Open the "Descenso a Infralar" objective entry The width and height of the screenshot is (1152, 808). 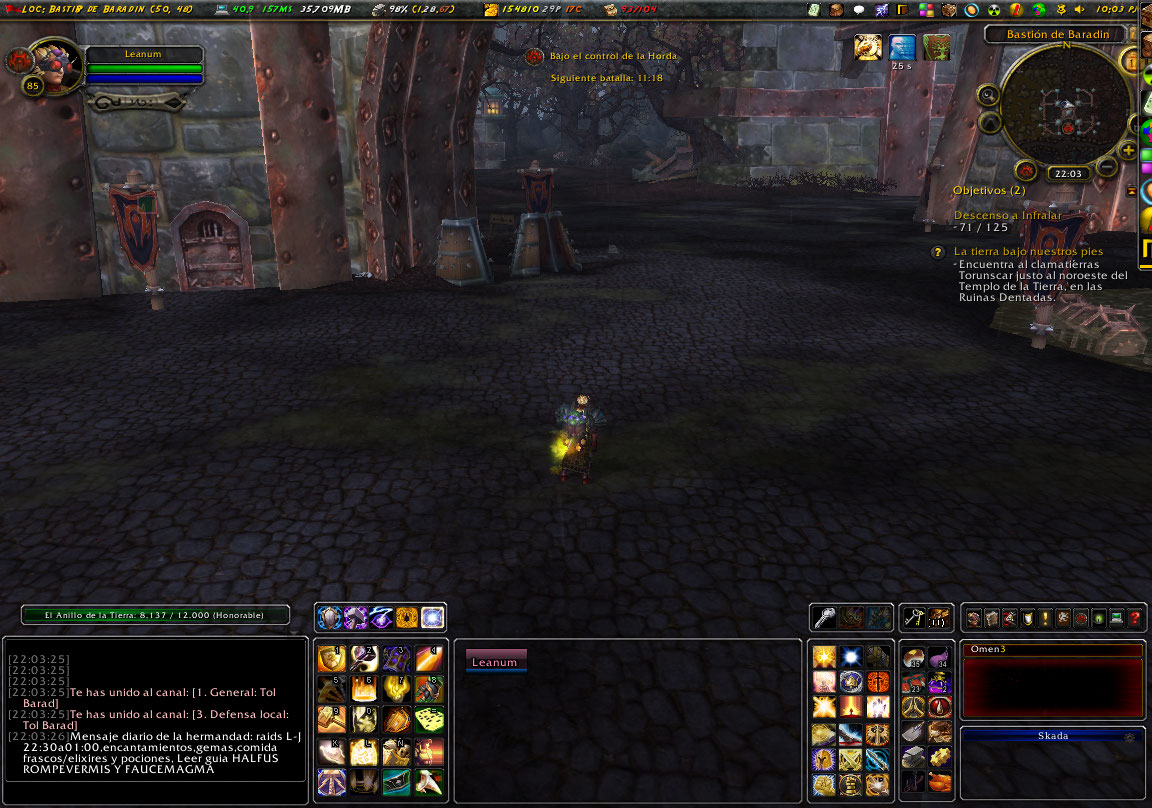[x=1007, y=215]
